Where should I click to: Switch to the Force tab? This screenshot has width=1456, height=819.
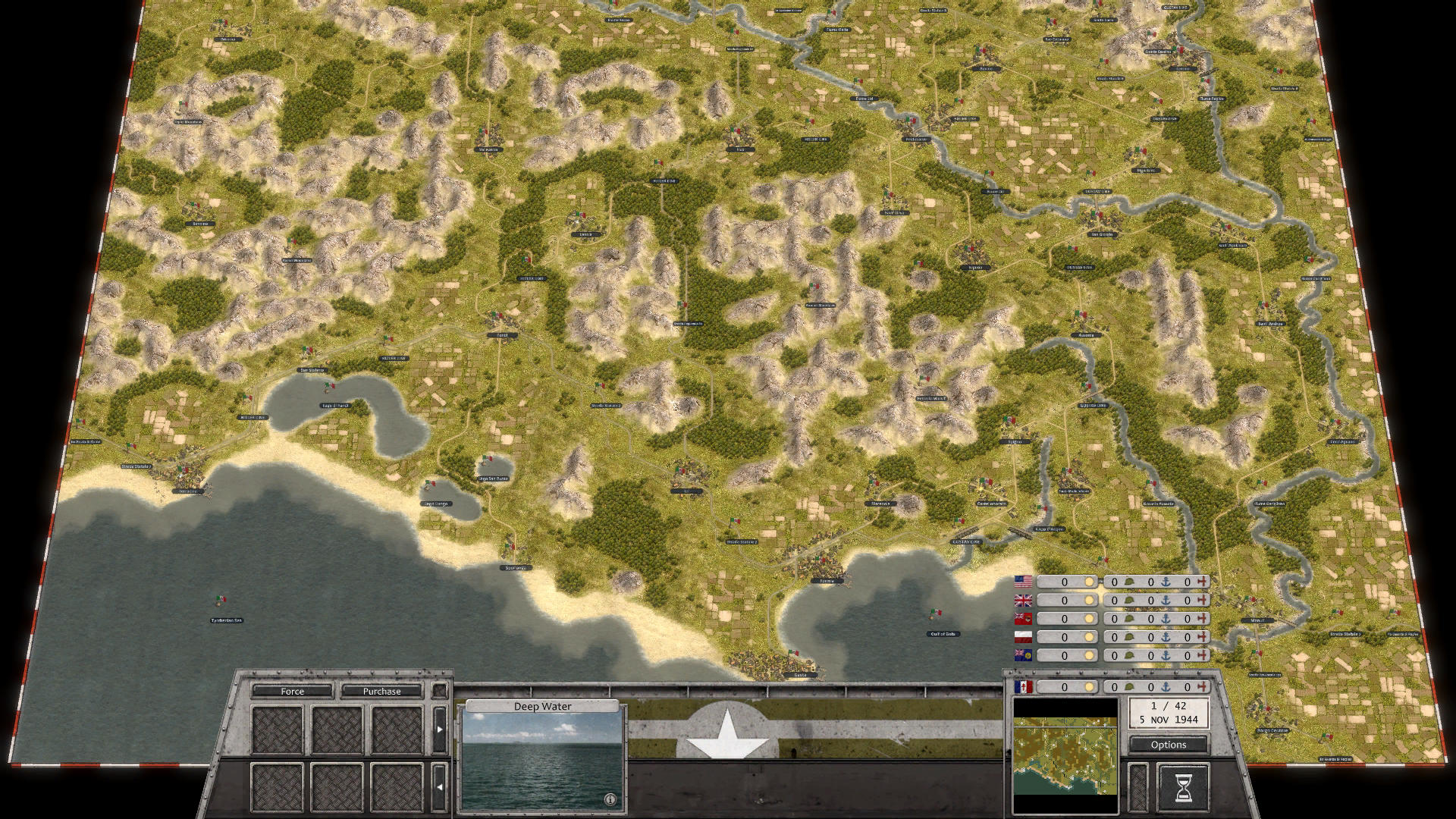tap(293, 692)
